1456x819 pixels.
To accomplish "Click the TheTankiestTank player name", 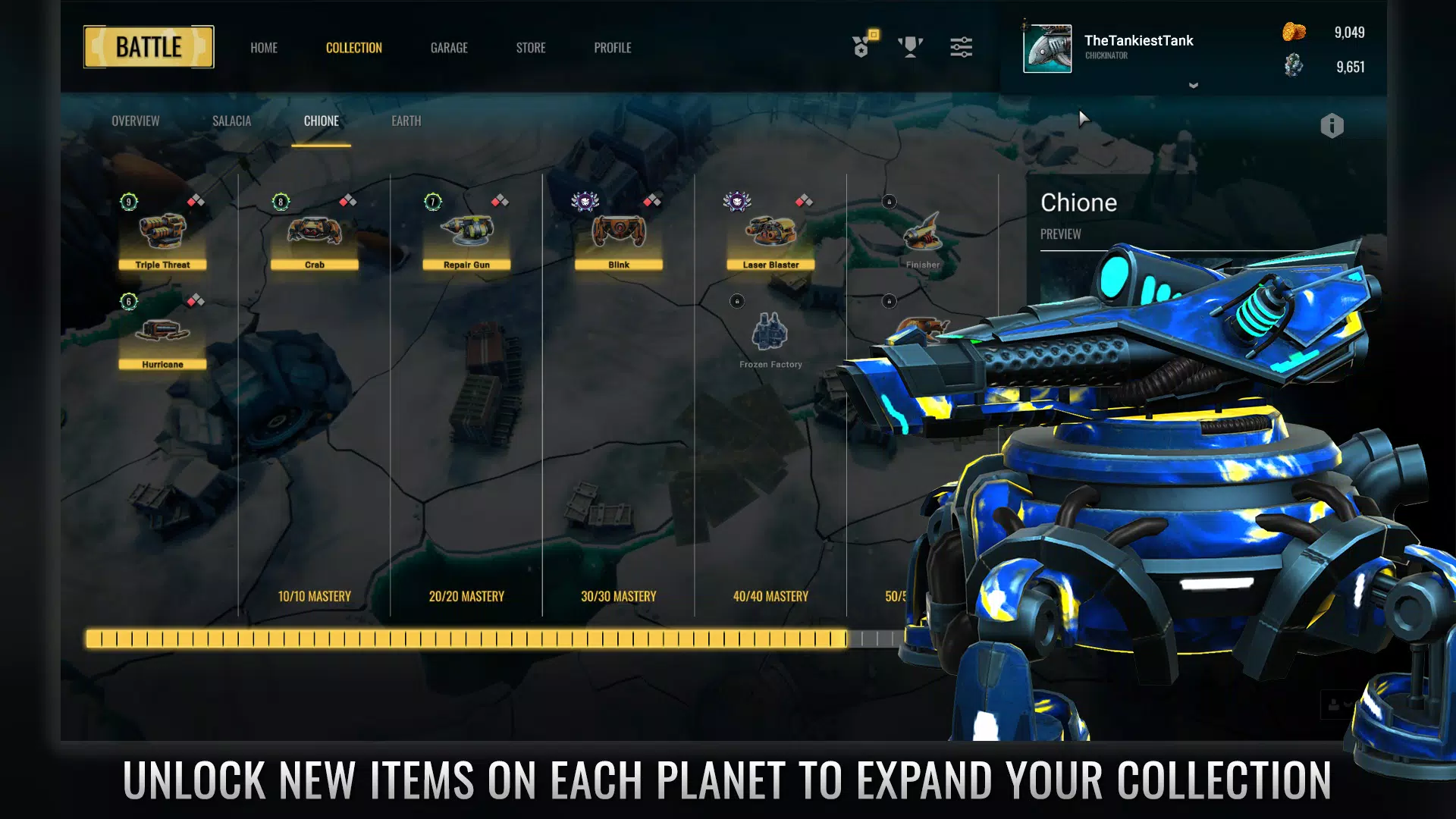I will click(1138, 41).
